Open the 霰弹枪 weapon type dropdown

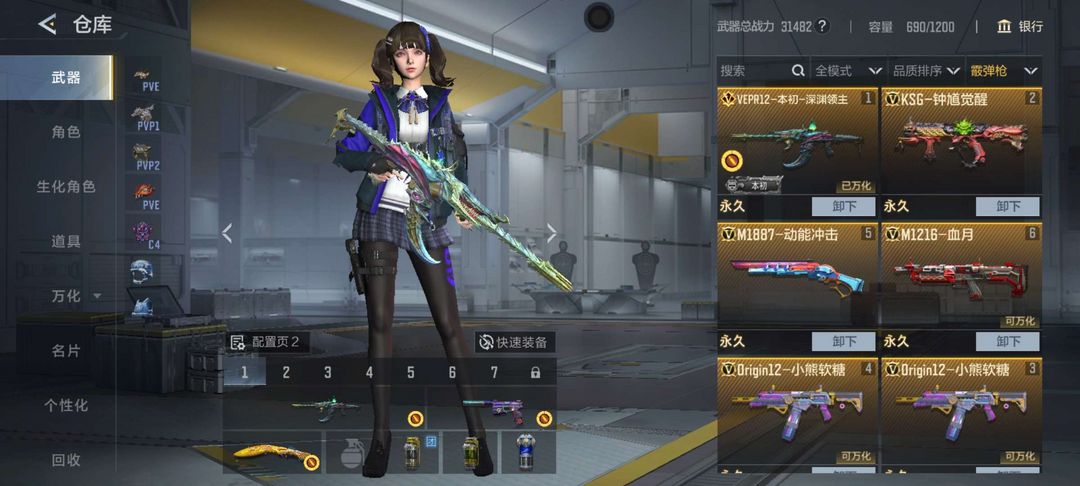pos(1004,71)
